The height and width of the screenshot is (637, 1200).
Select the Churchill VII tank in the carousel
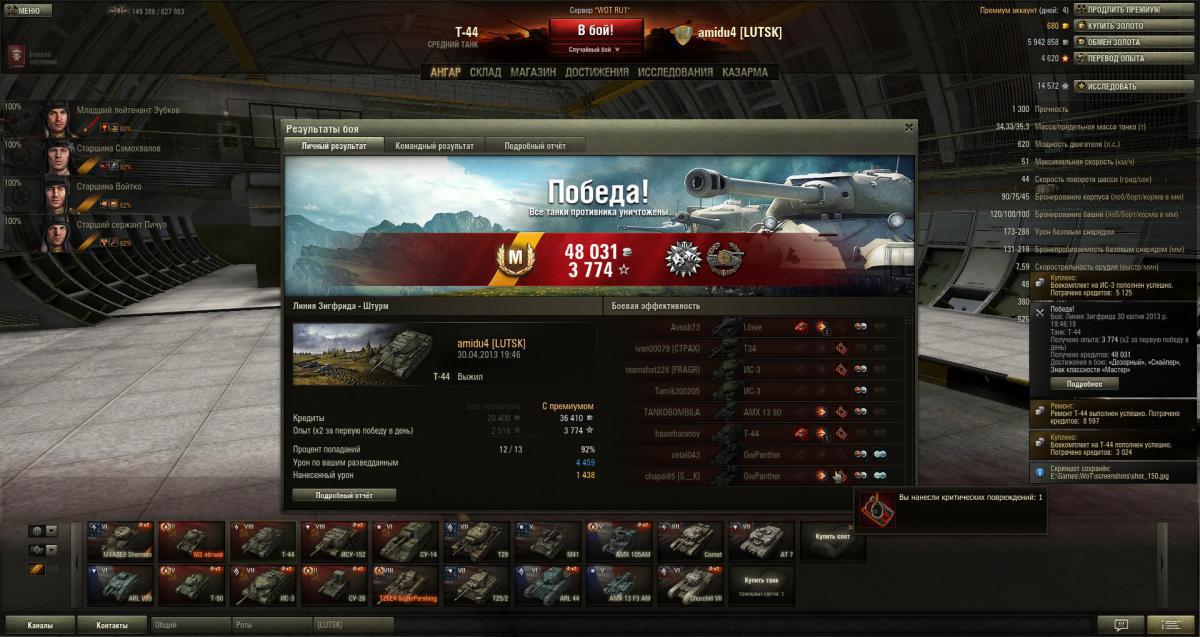click(x=691, y=585)
